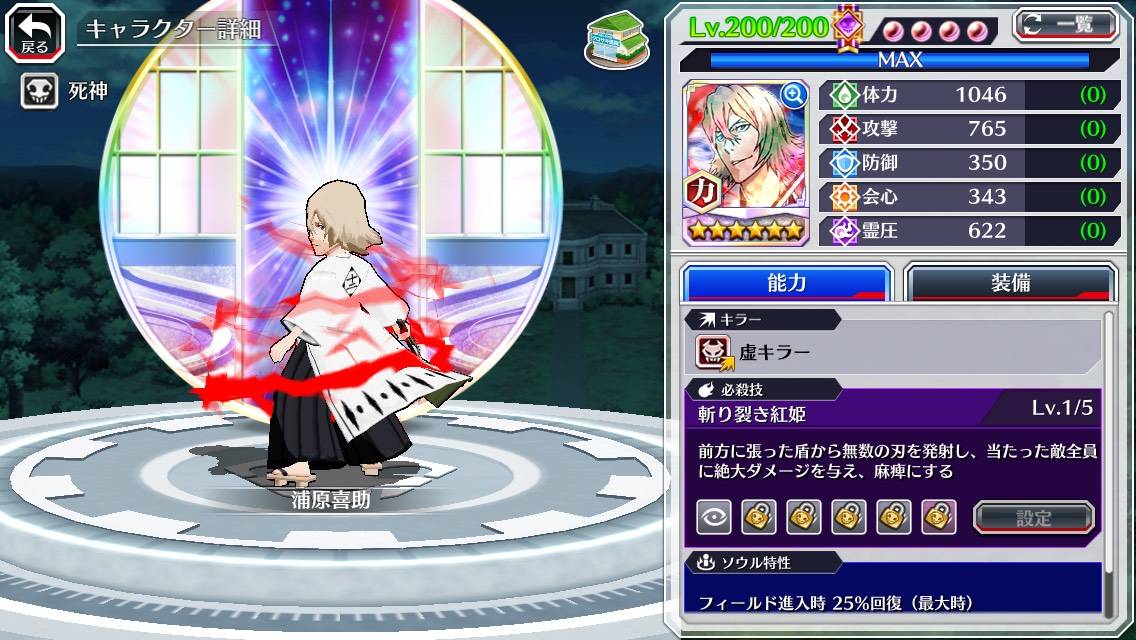Go back using the 戻る button
Image resolution: width=1136 pixels, height=640 pixels.
pyautogui.click(x=35, y=31)
